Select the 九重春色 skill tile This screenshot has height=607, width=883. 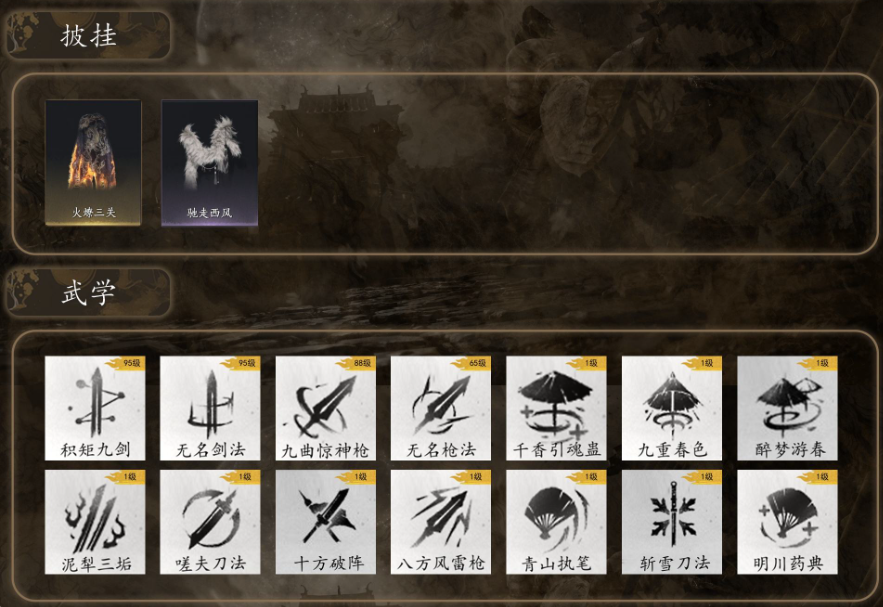pyautogui.click(x=672, y=408)
